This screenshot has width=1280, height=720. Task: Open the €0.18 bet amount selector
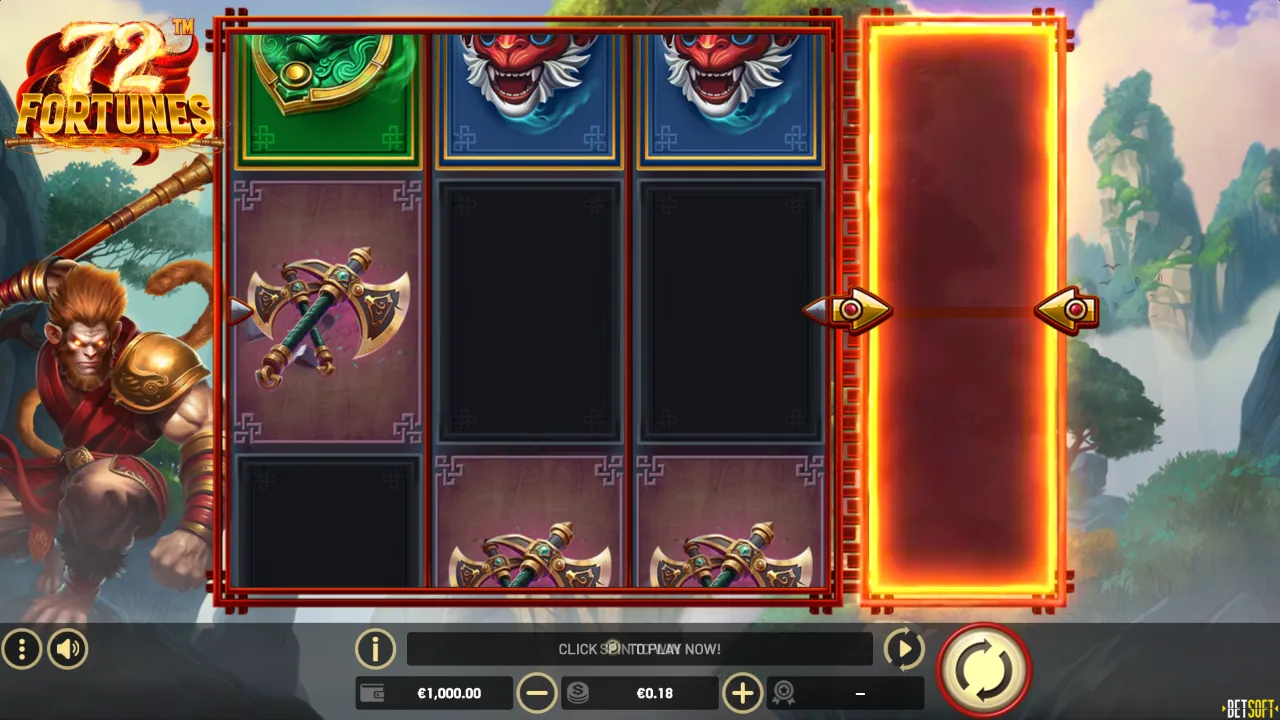(x=655, y=692)
